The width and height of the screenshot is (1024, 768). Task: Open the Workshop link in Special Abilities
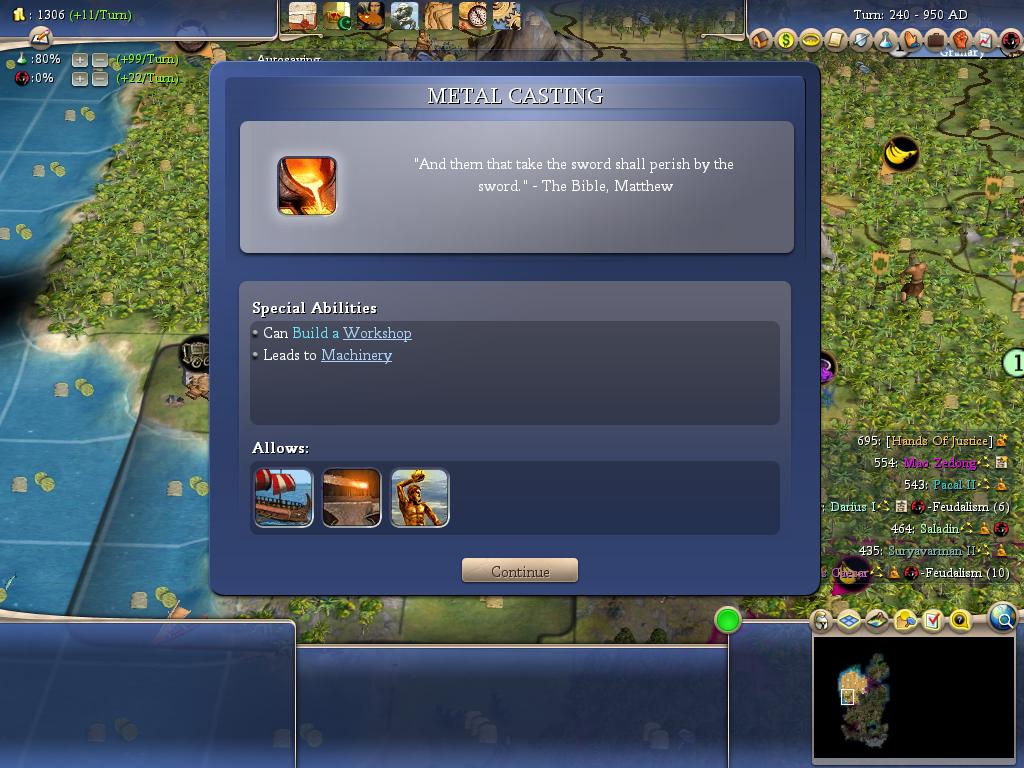click(x=377, y=333)
